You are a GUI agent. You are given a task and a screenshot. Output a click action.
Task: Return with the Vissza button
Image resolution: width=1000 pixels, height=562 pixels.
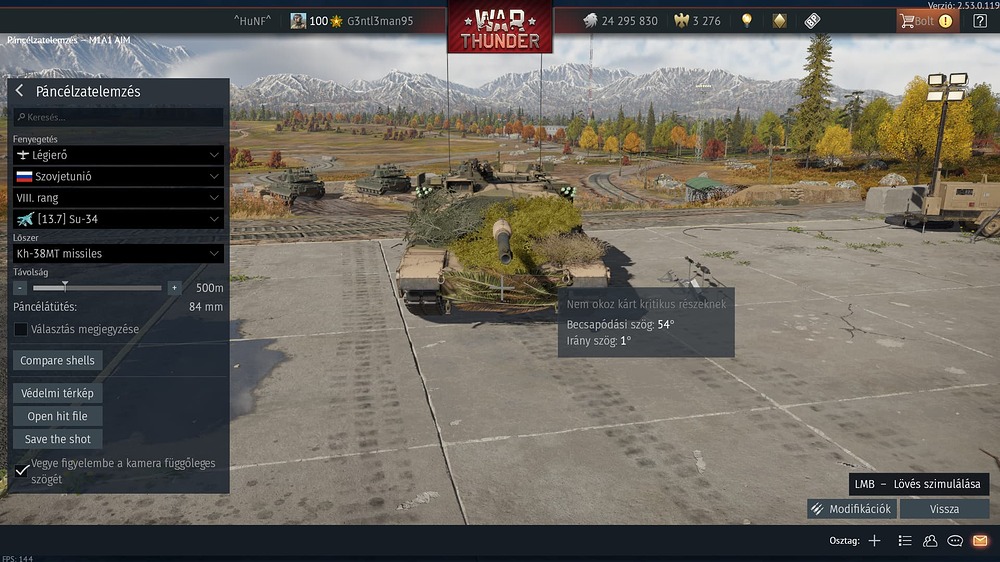(944, 509)
